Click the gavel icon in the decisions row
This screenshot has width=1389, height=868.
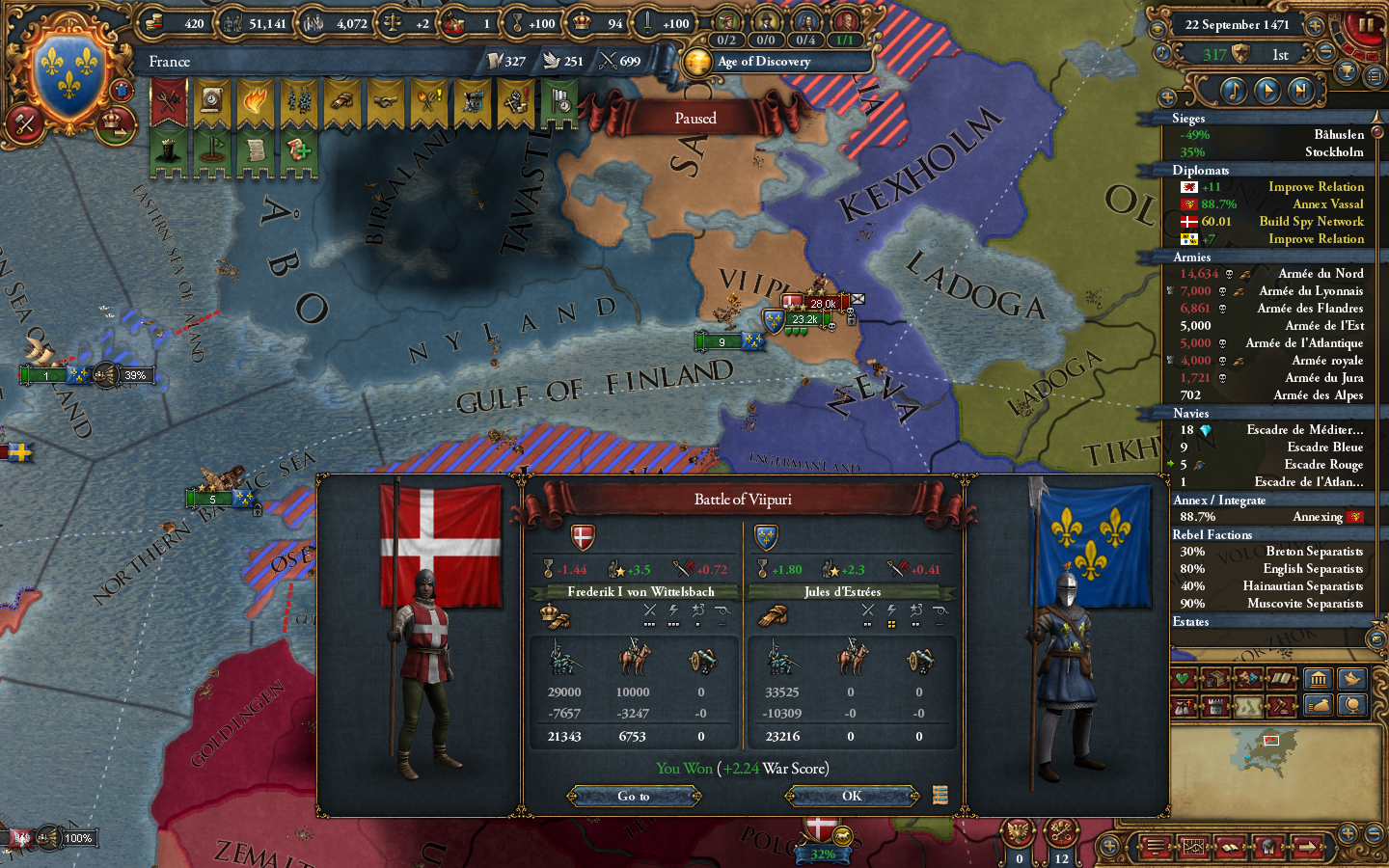1282,705
